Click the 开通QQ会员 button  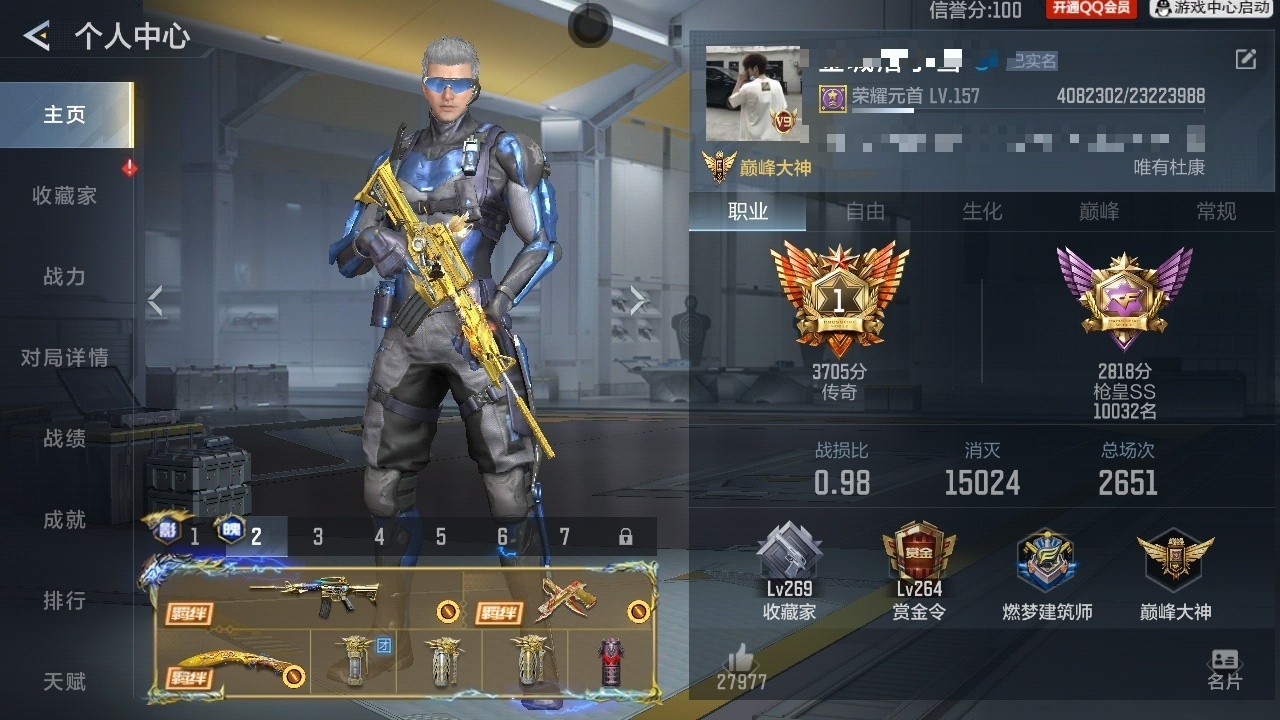(x=1091, y=9)
